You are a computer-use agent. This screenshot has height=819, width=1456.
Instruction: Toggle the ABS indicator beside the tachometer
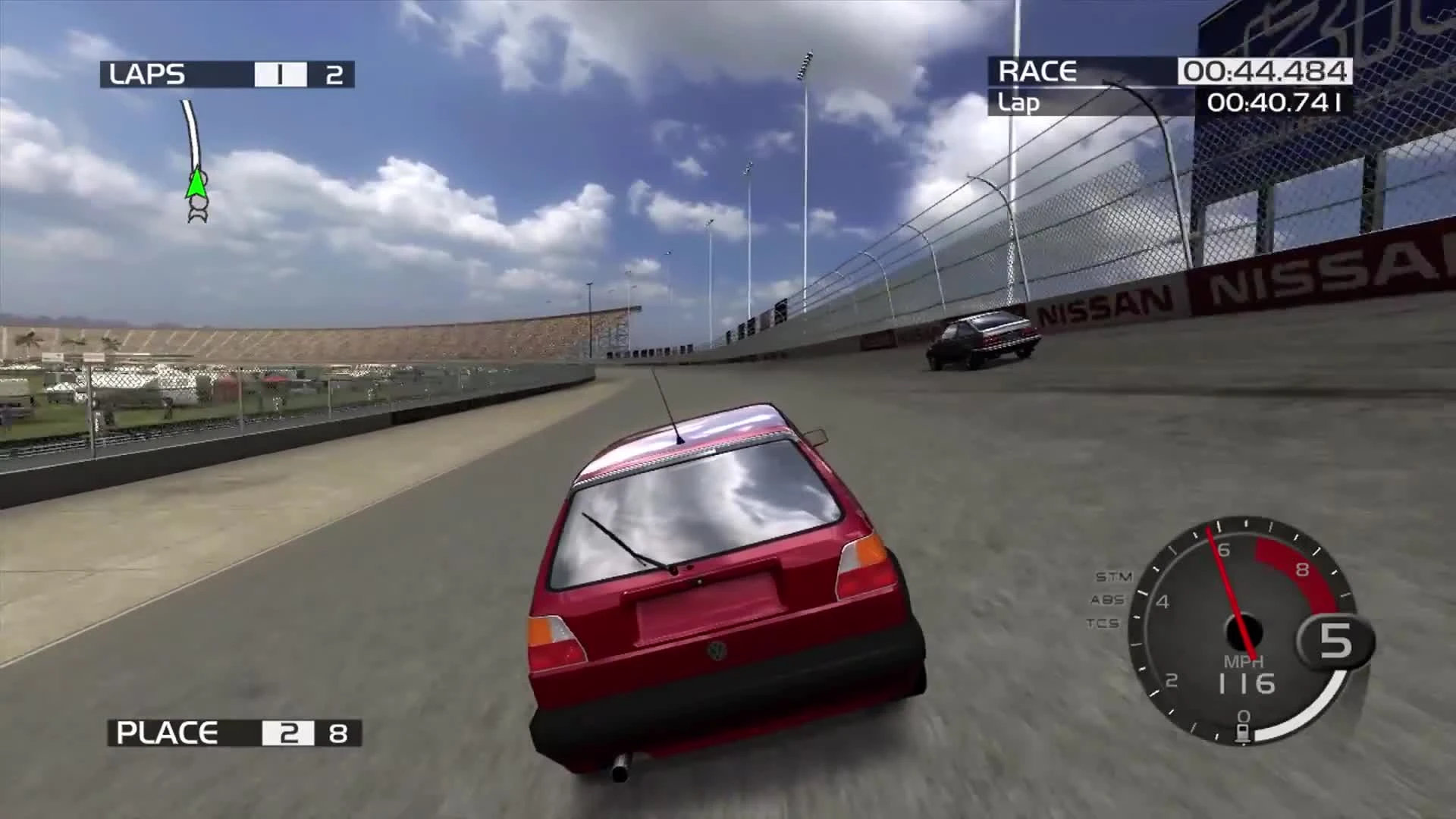[x=1107, y=599]
